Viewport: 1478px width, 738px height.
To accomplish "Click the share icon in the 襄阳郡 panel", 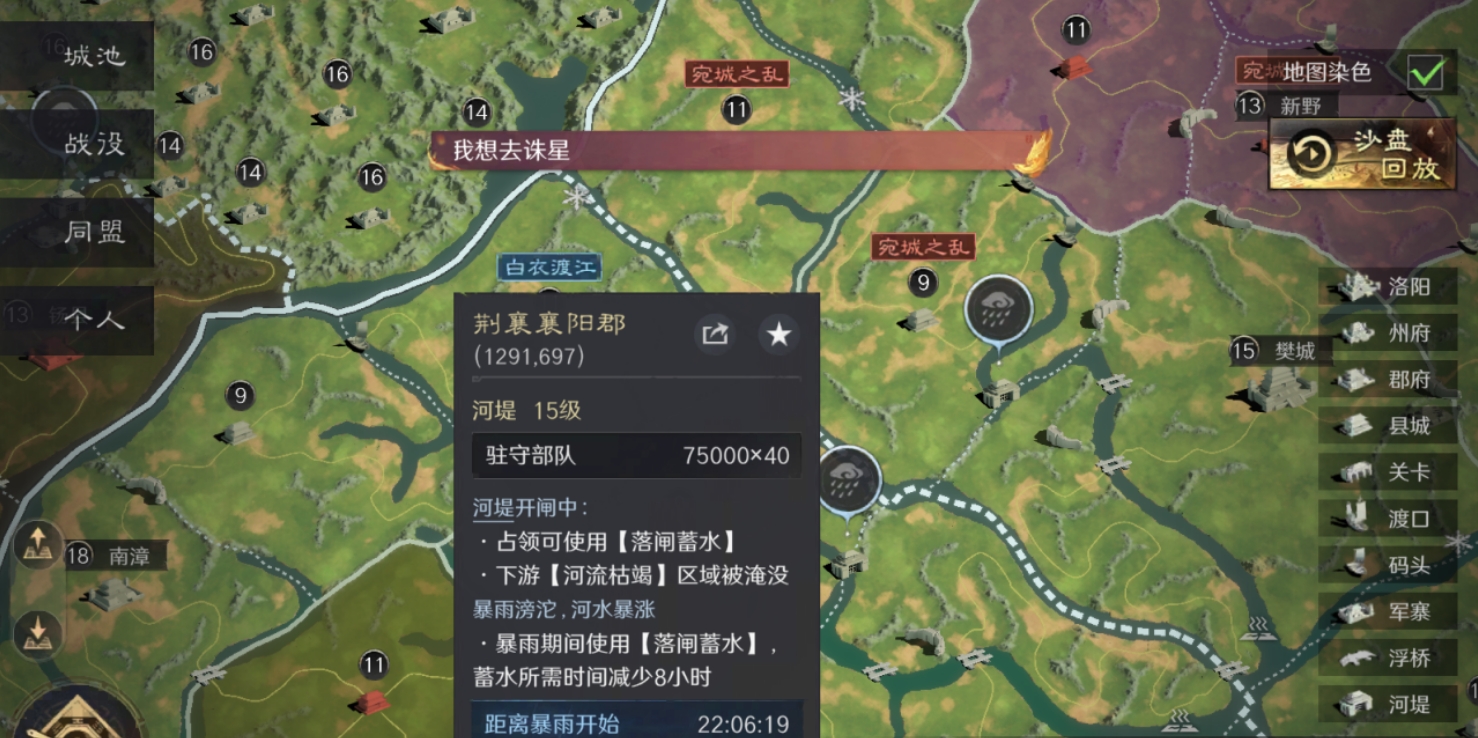I will 714,334.
